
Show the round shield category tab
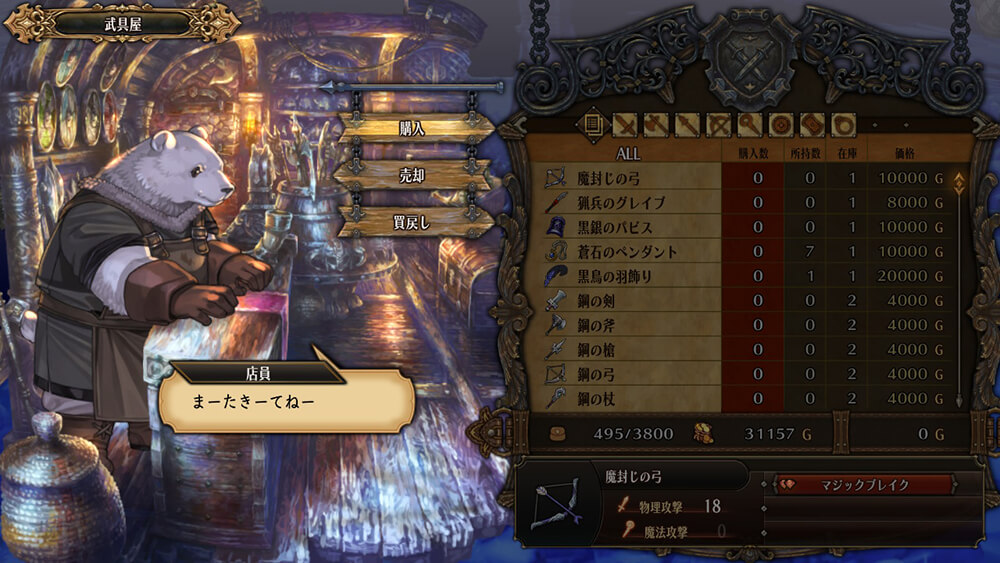pyautogui.click(x=781, y=124)
